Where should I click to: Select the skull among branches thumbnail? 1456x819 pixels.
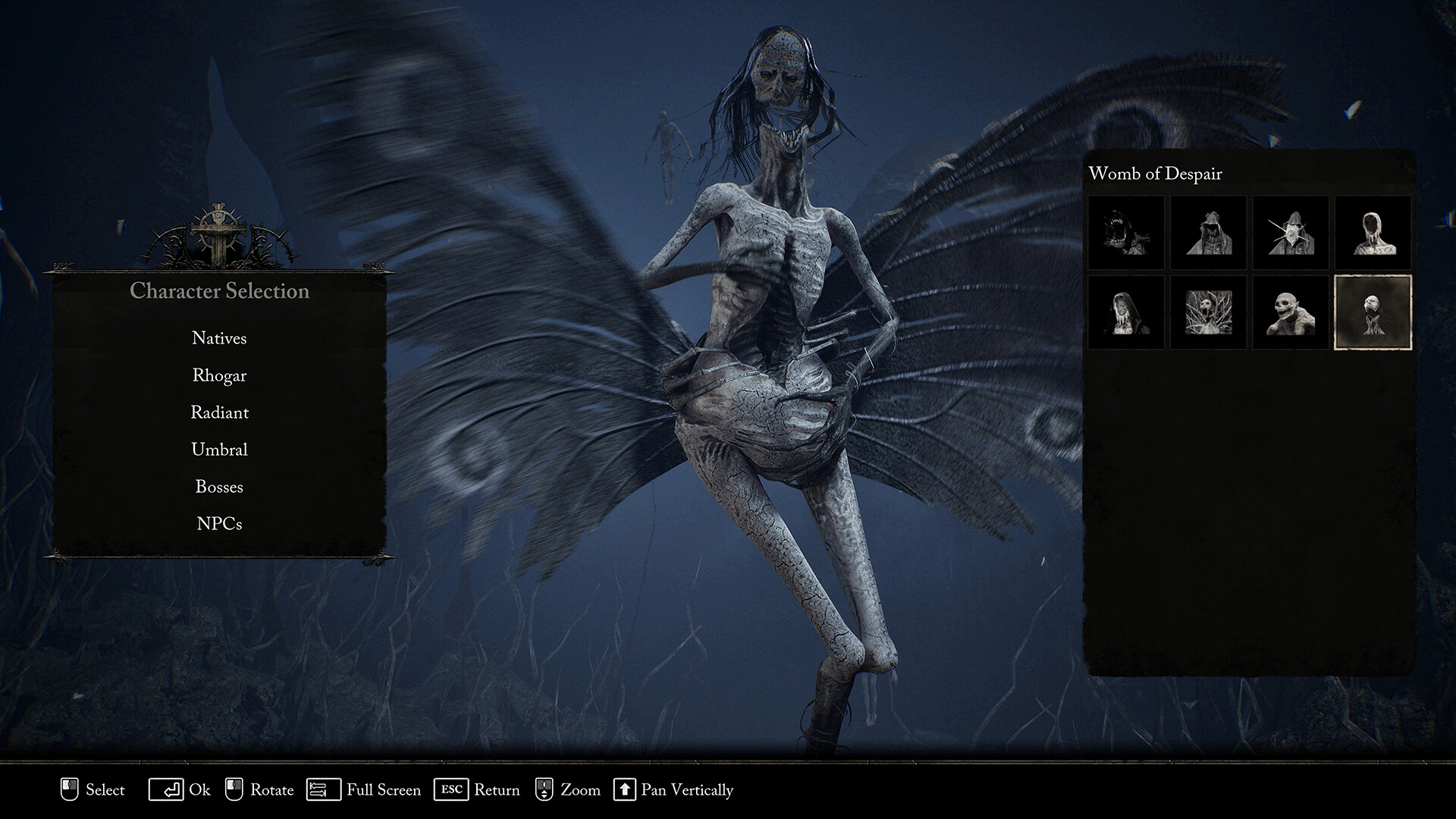[1209, 311]
